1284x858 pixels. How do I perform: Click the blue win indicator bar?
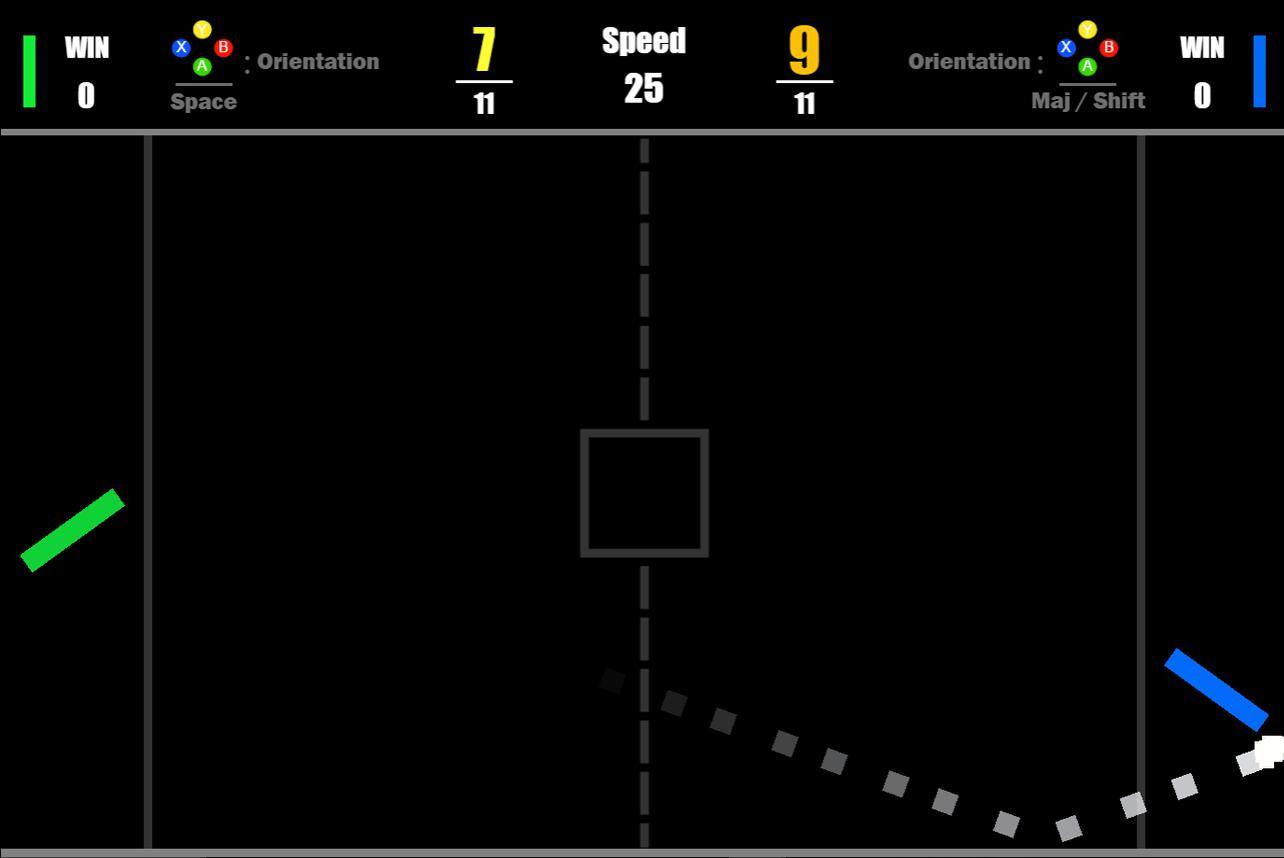[x=1259, y=72]
